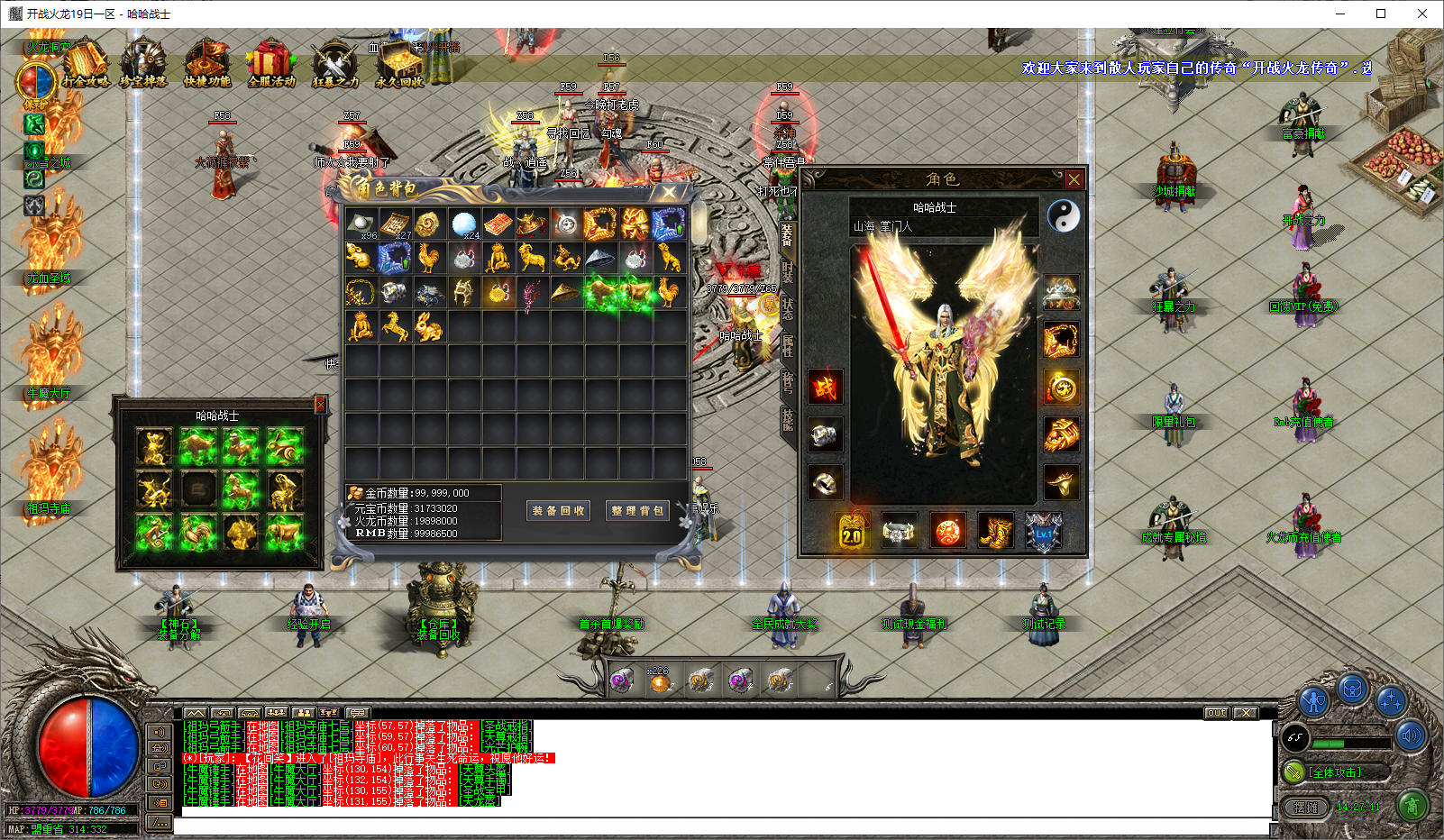Screen dimensions: 1444x840
Task: Click the yin-yang symbol in character panel
Action: [1064, 215]
